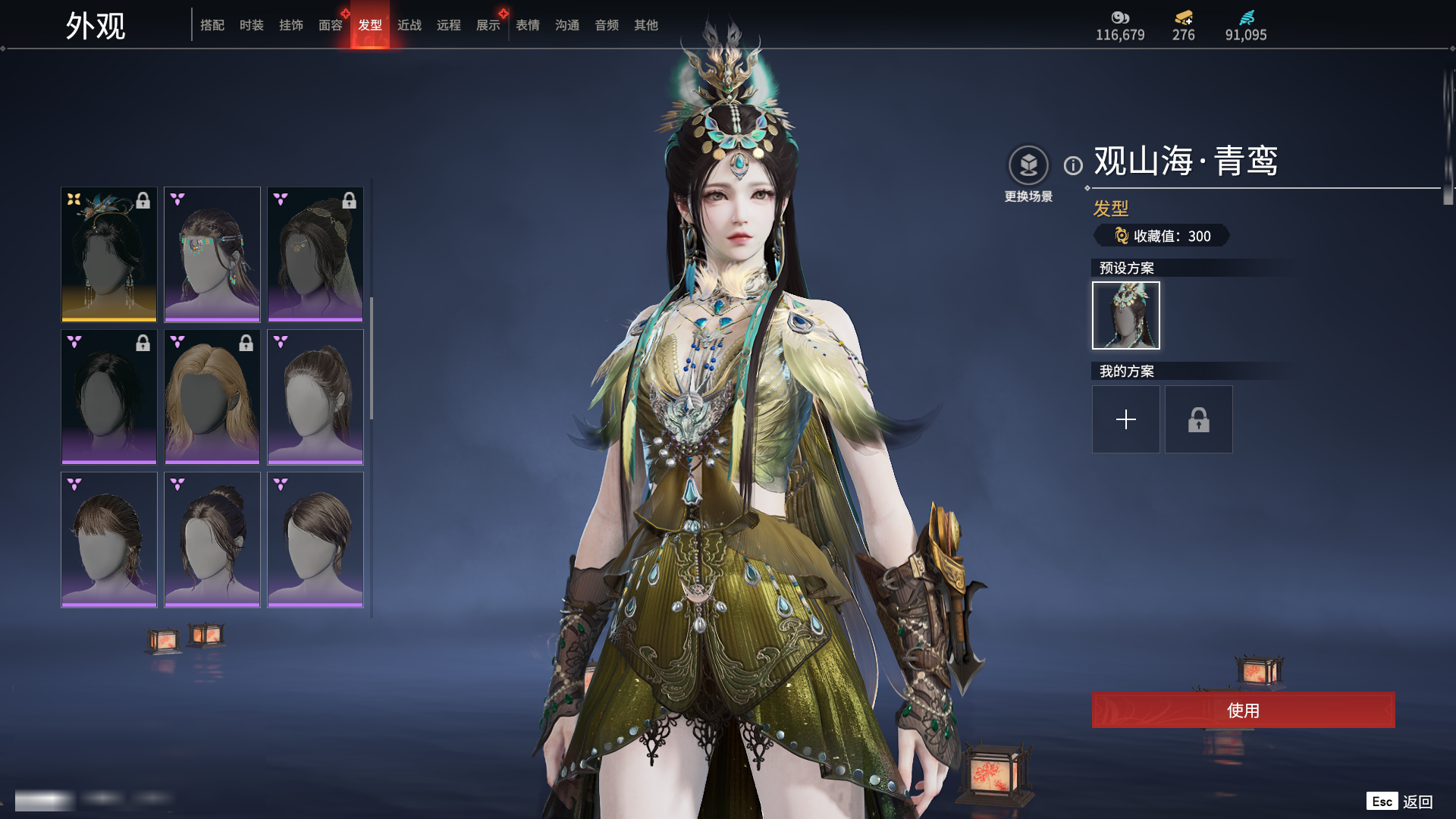Select the high ponytail hairstyle tile

click(315, 397)
